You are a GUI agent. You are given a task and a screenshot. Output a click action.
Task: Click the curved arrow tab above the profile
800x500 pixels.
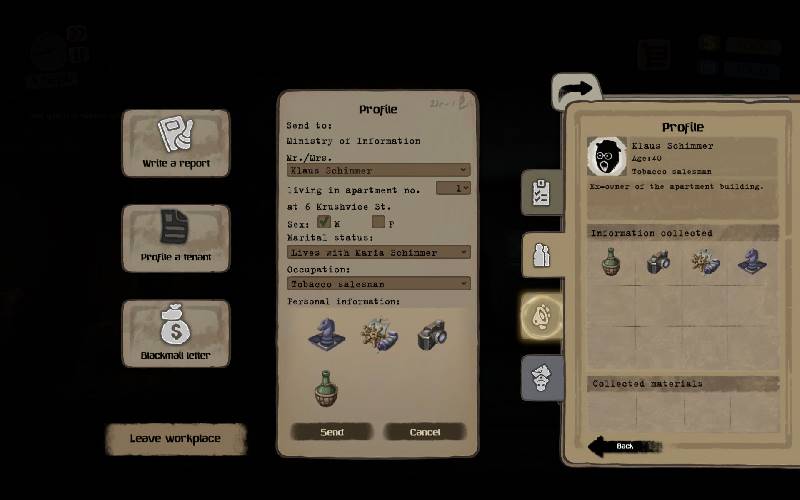click(577, 91)
